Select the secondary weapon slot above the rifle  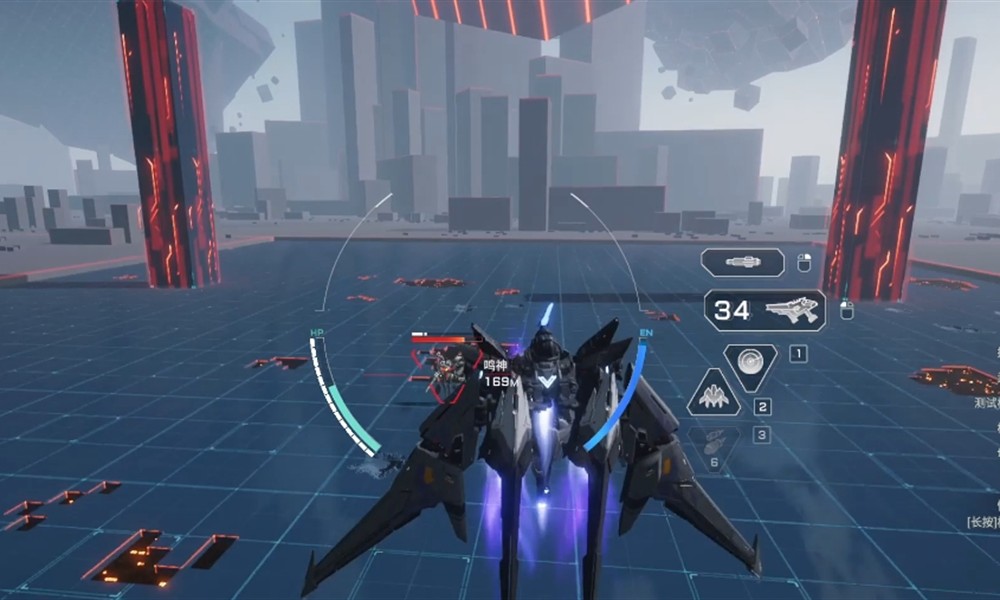pyautogui.click(x=743, y=262)
